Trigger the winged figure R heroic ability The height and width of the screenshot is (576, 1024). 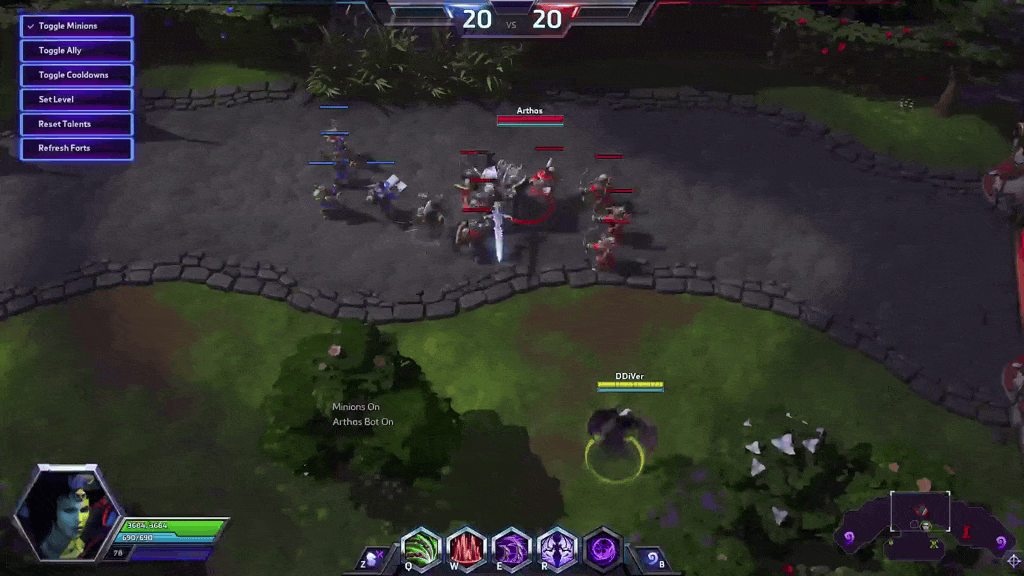[x=557, y=549]
